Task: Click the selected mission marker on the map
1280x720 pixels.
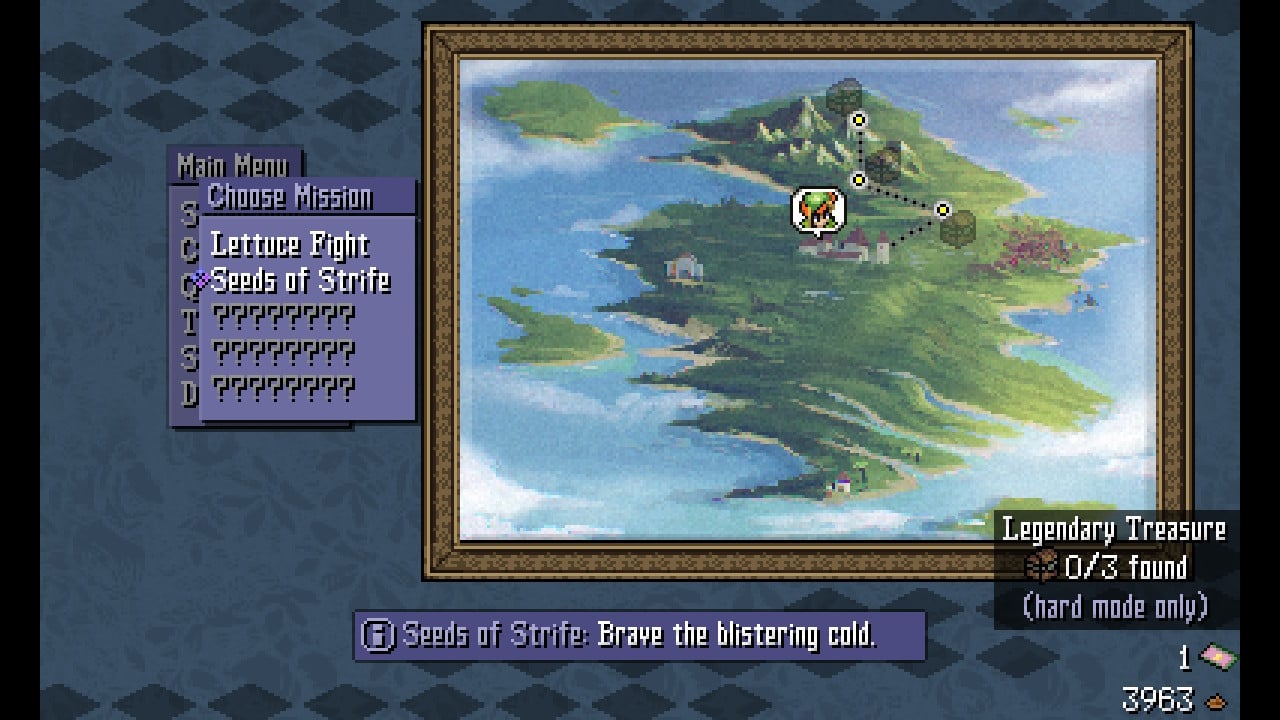Action: pos(819,210)
